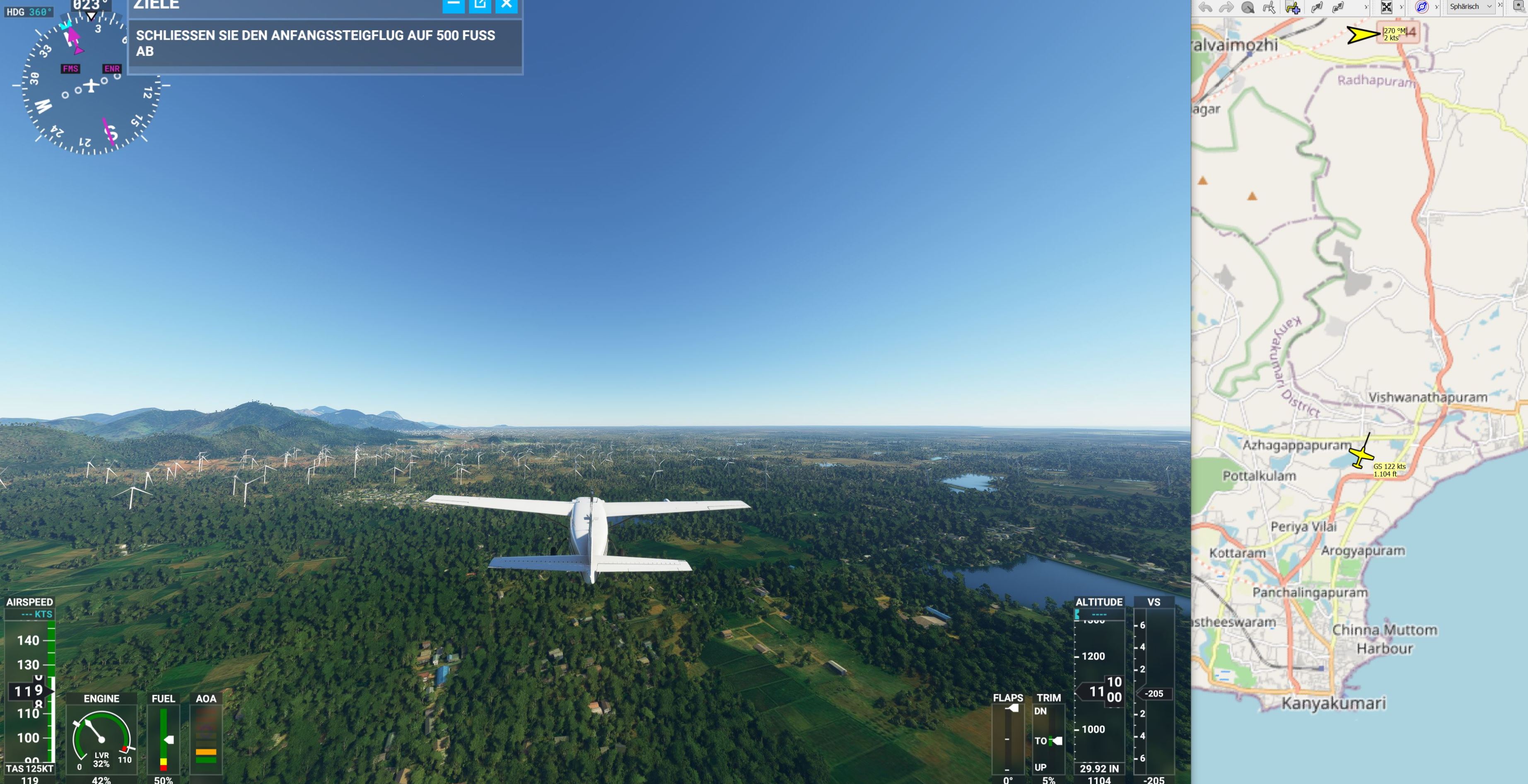The height and width of the screenshot is (784, 1528).
Task: Click the map redo arrow
Action: [1226, 7]
